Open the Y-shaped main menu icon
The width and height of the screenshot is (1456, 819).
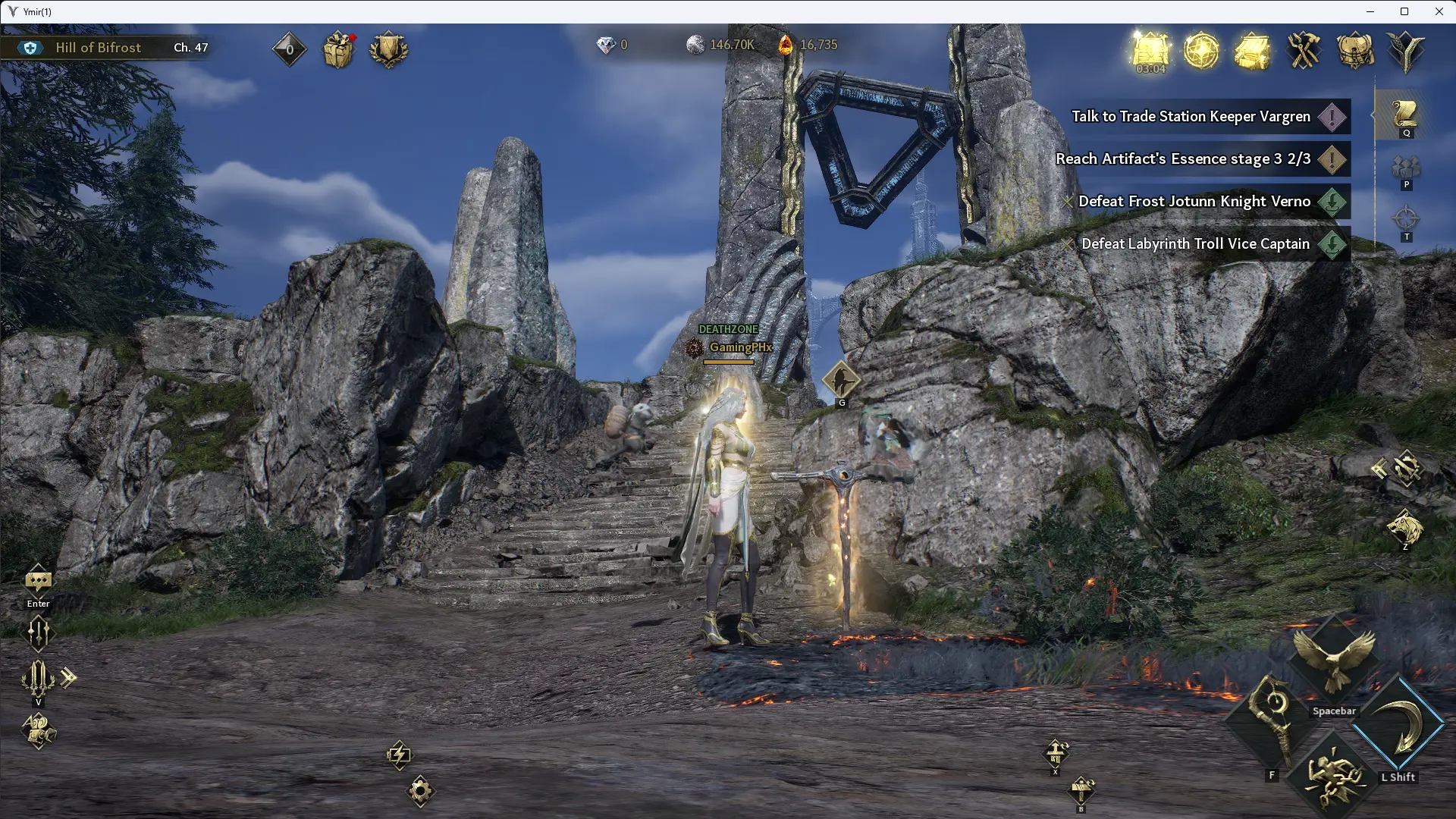click(1405, 50)
